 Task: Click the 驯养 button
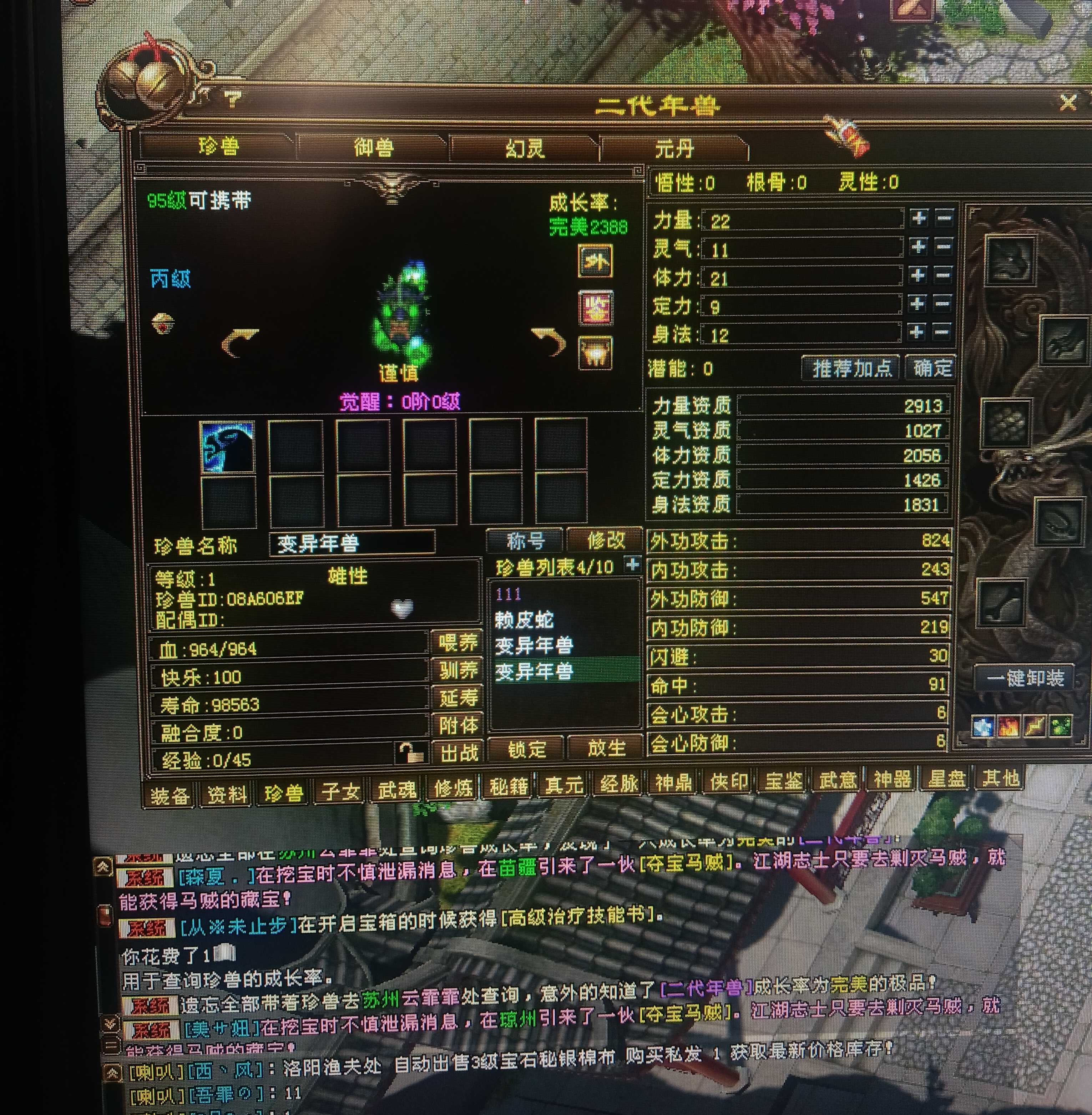pyautogui.click(x=457, y=670)
